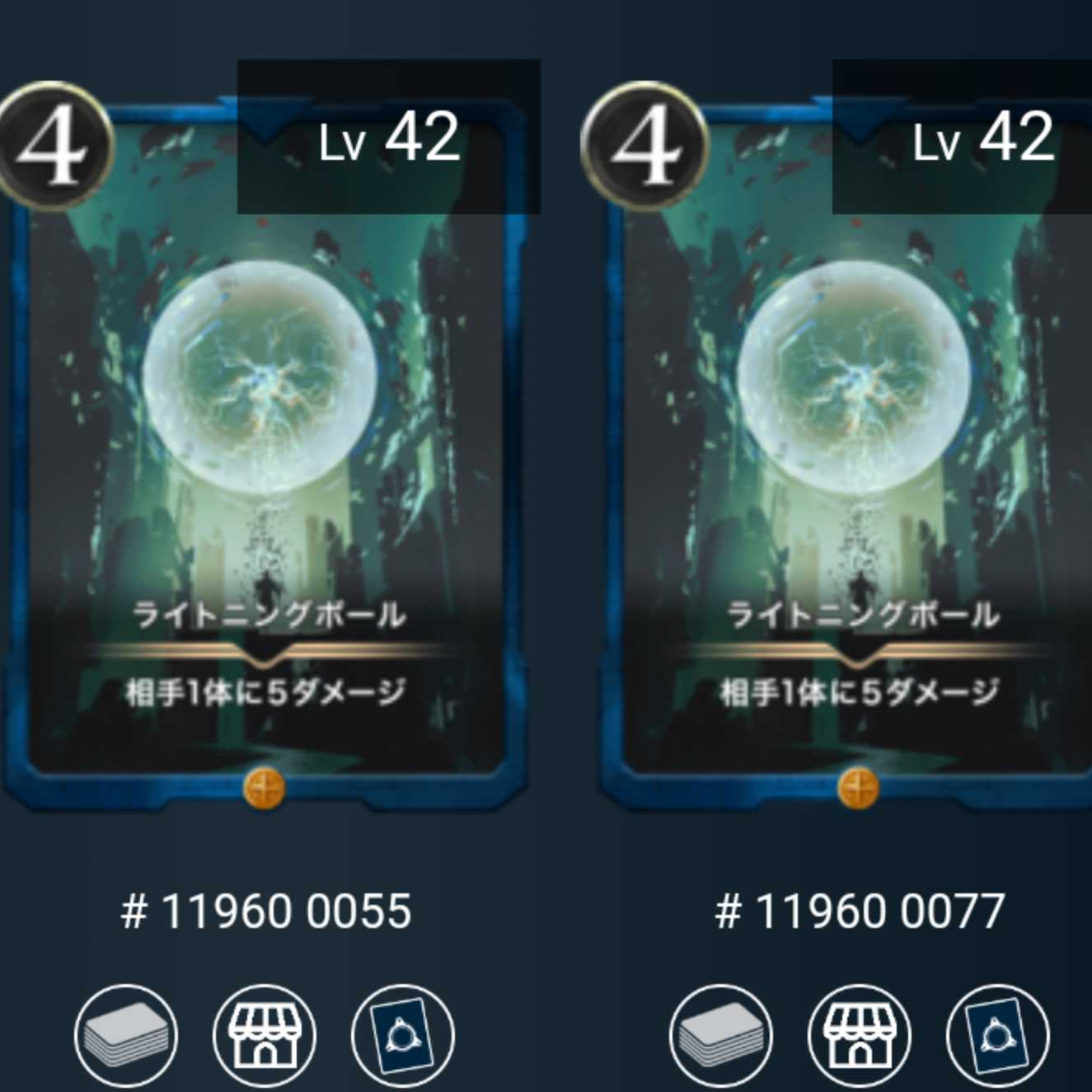Select the Lv 42 banner on the left card
The width and height of the screenshot is (1092, 1092).
coord(387,140)
